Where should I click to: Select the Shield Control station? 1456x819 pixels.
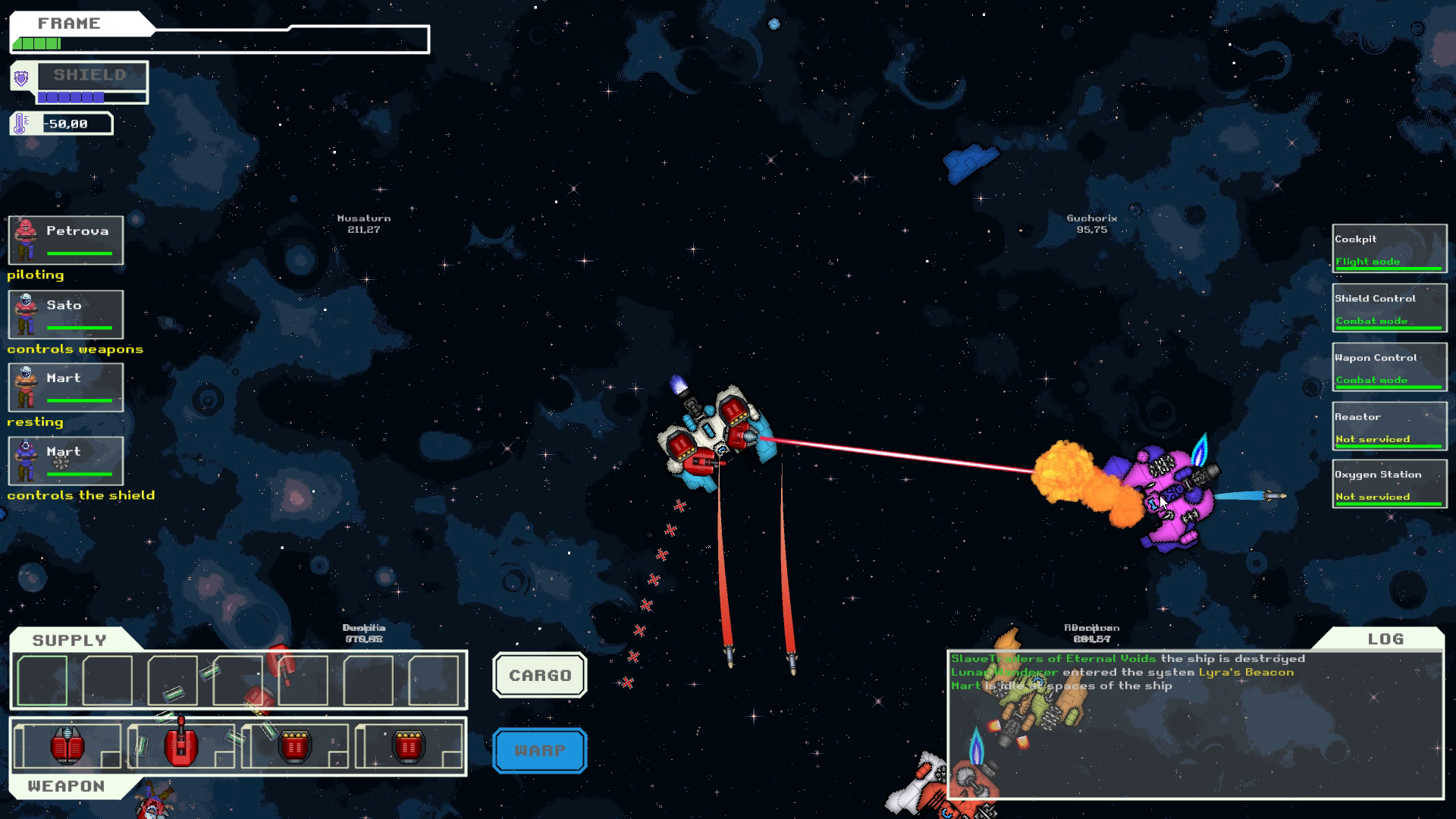click(x=1389, y=308)
